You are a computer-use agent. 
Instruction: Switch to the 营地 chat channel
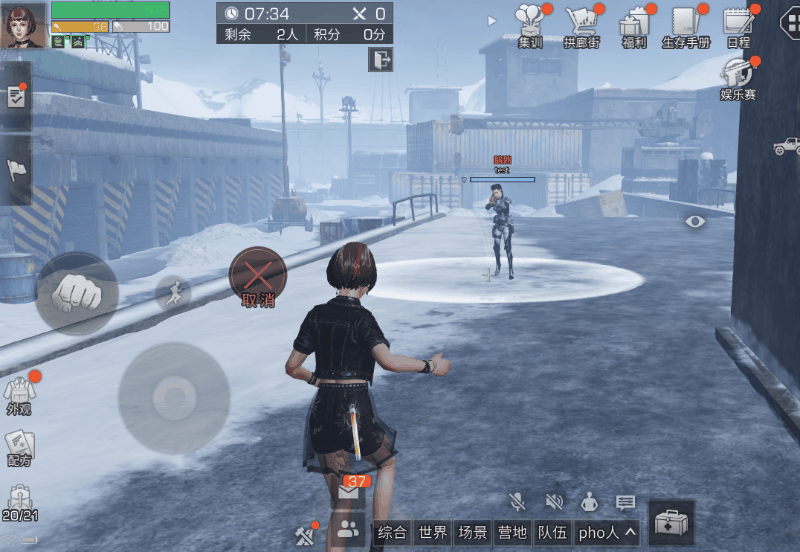512,533
